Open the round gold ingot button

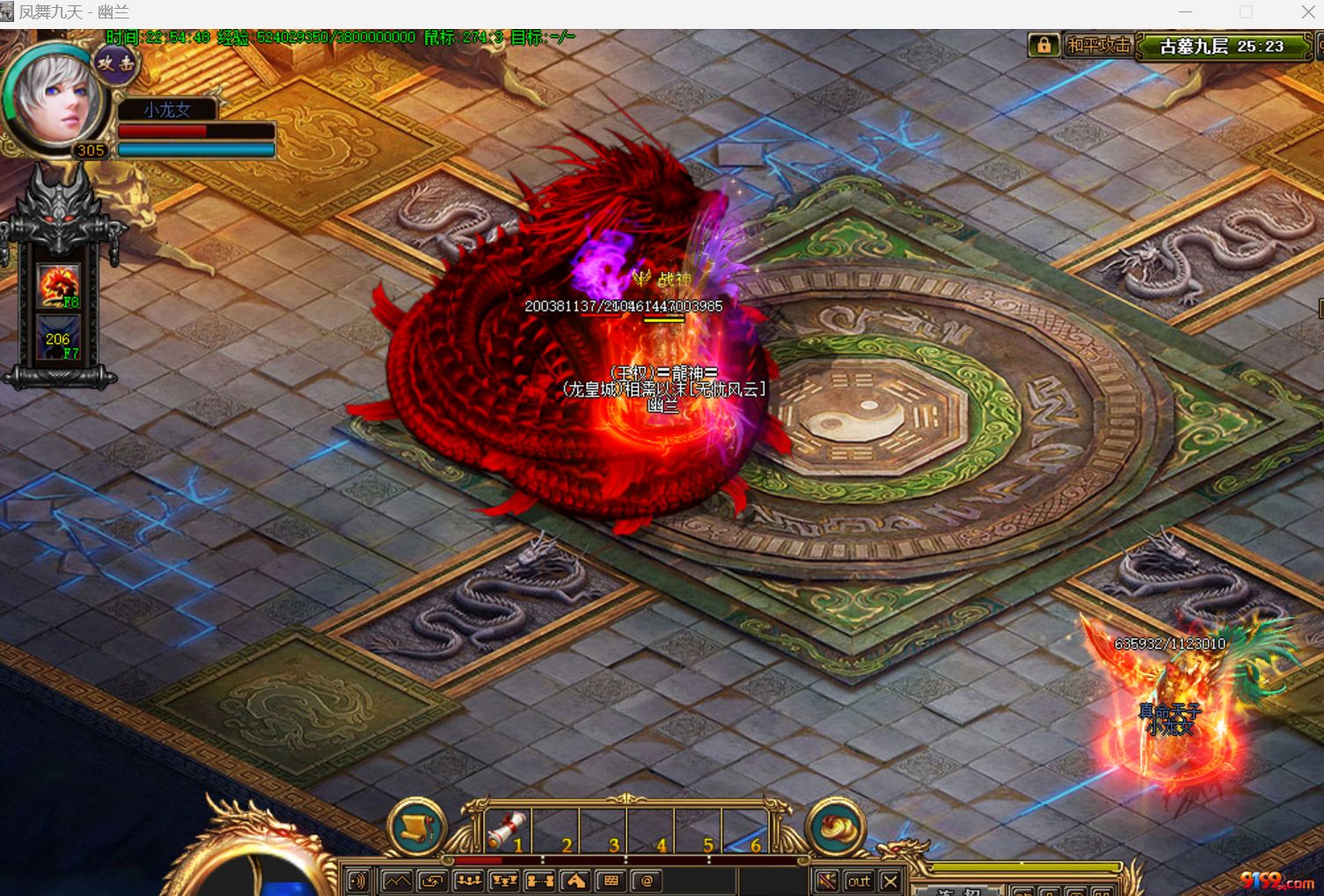(x=835, y=826)
